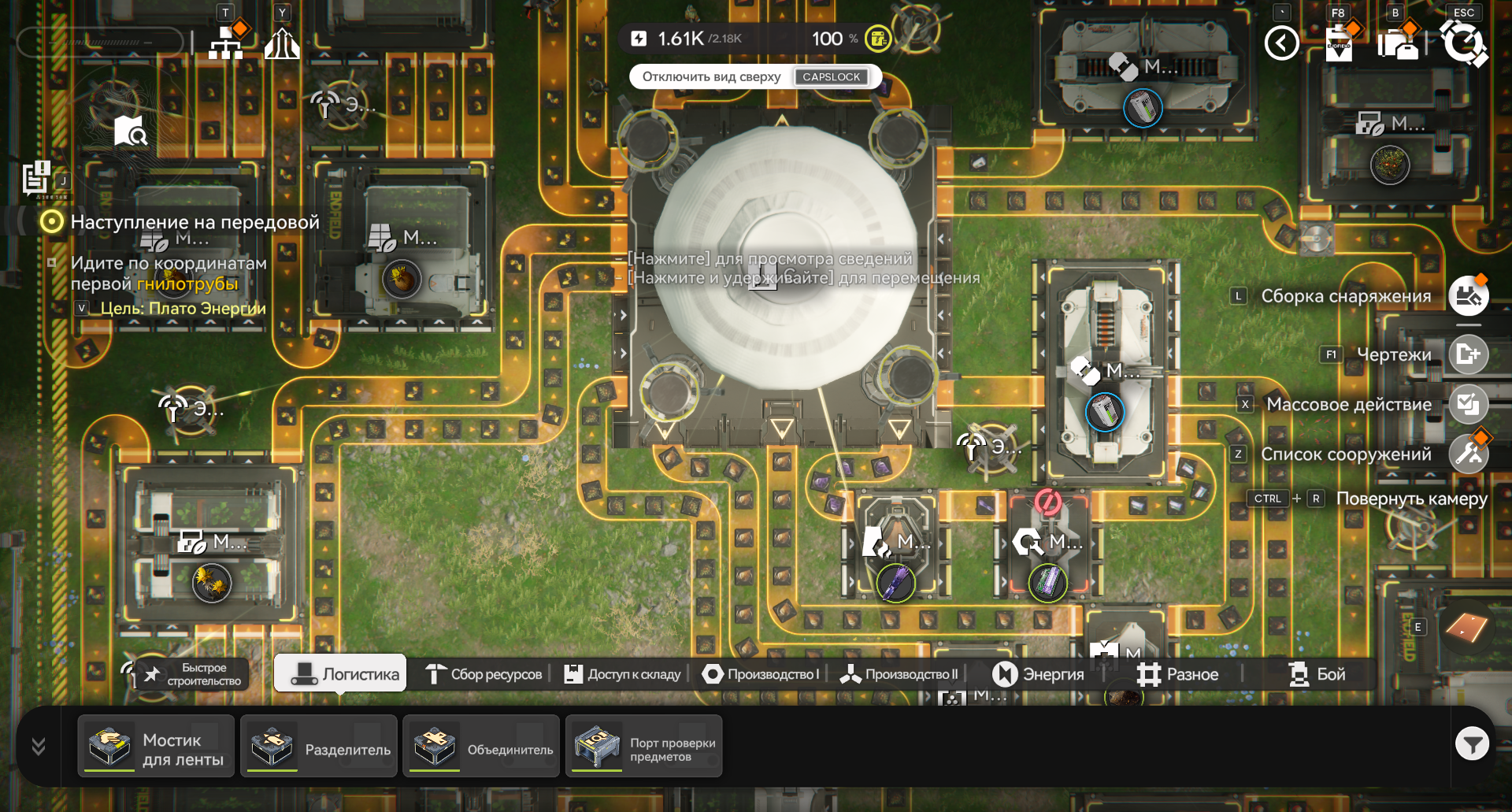
Task: Open the Чертежи blueprints button
Action: click(x=1468, y=354)
